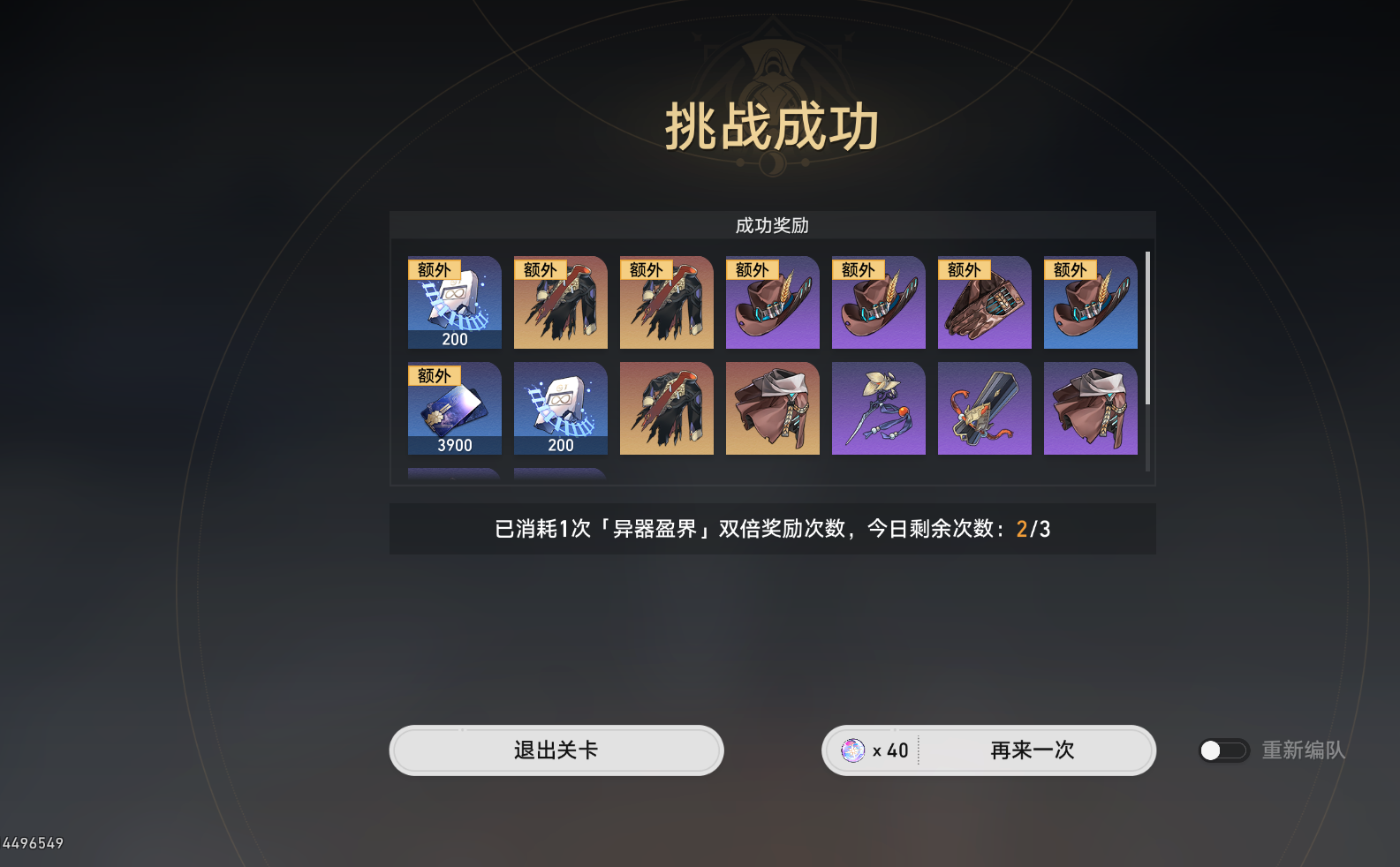Select the second 200 EXP item in row two
The width and height of the screenshot is (1400, 867).
coord(560,408)
